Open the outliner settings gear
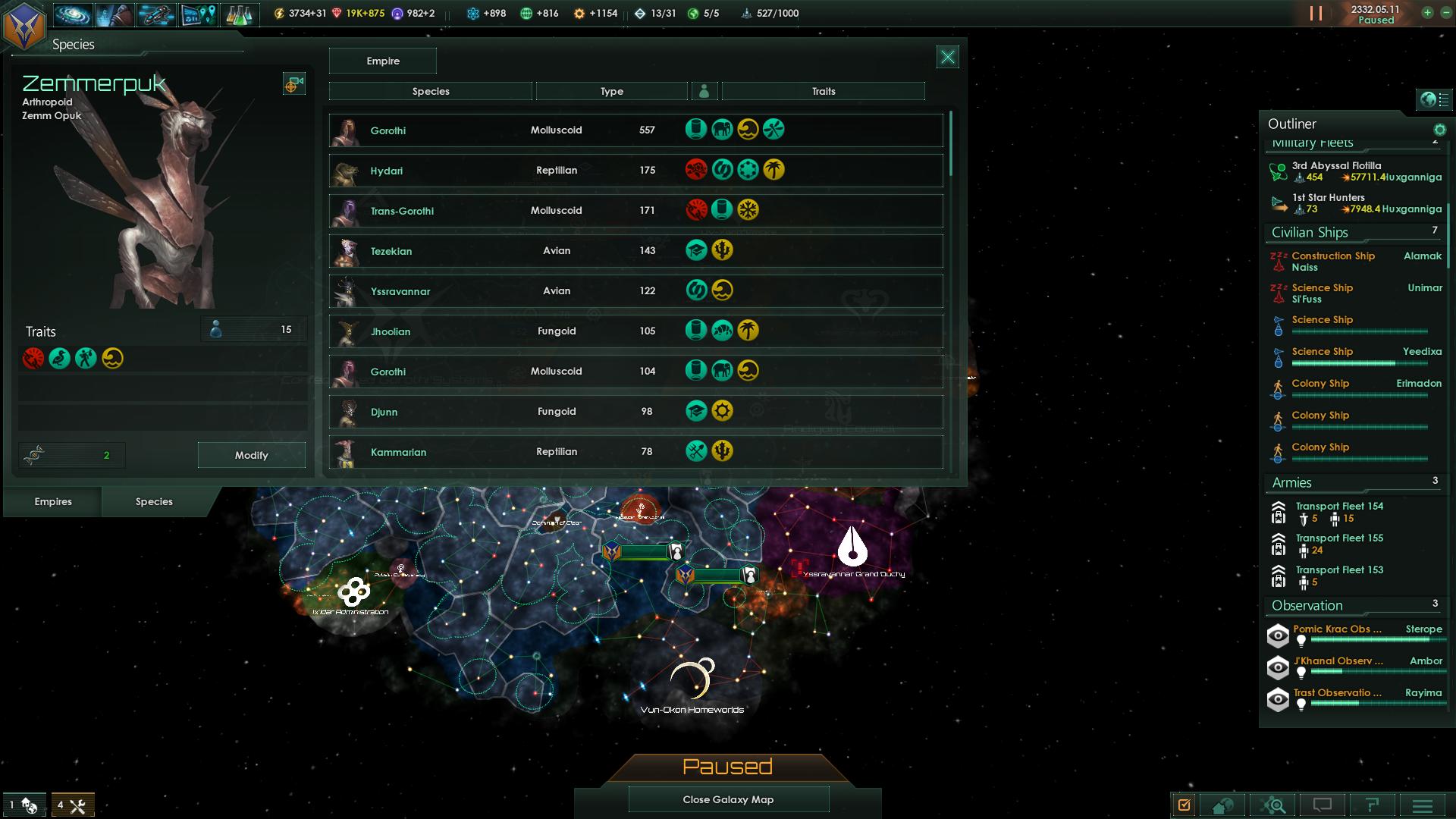Screen dimensions: 1456x819 (x=1439, y=130)
